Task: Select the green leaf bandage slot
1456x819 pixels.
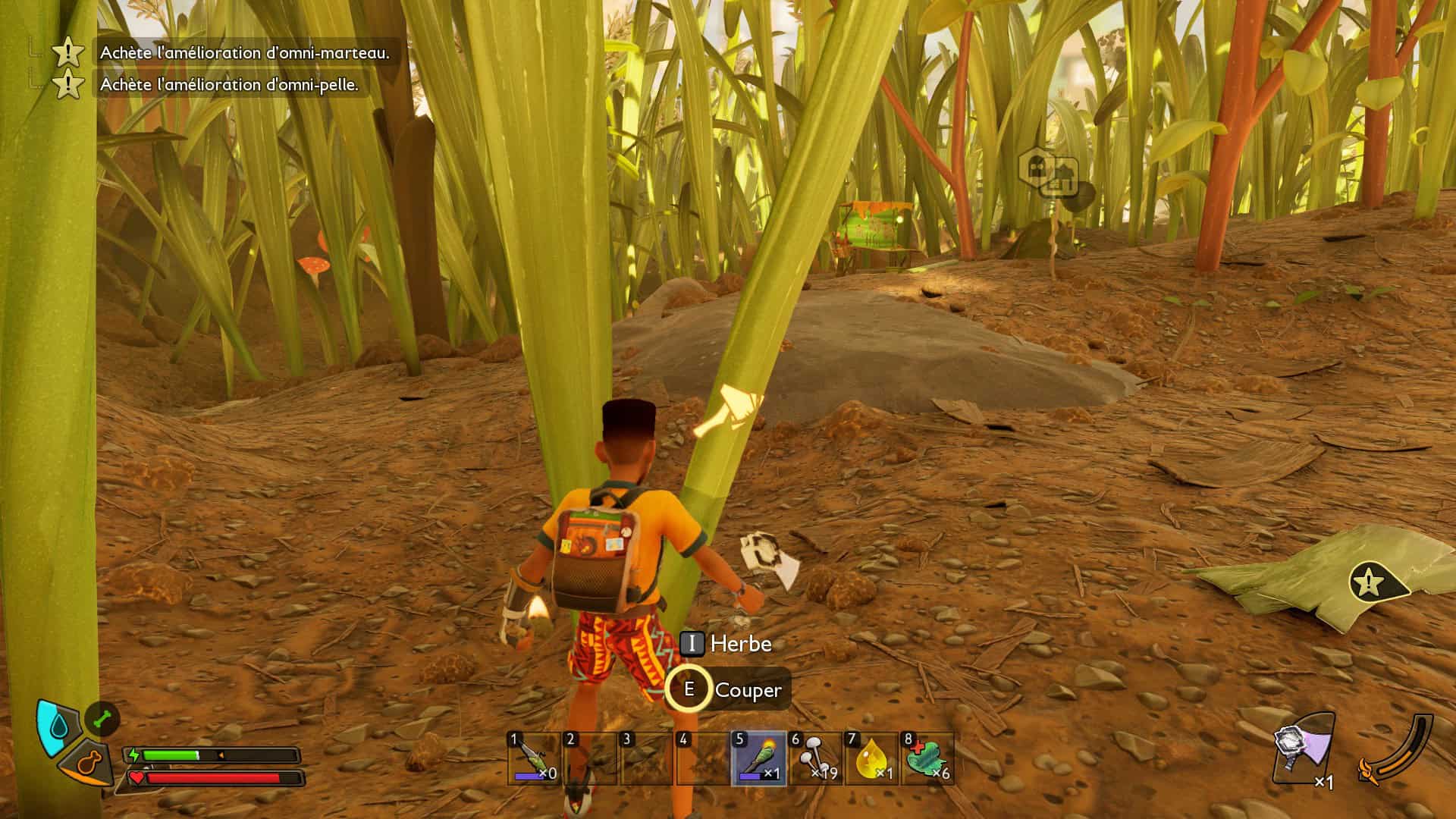Action: (x=927, y=758)
